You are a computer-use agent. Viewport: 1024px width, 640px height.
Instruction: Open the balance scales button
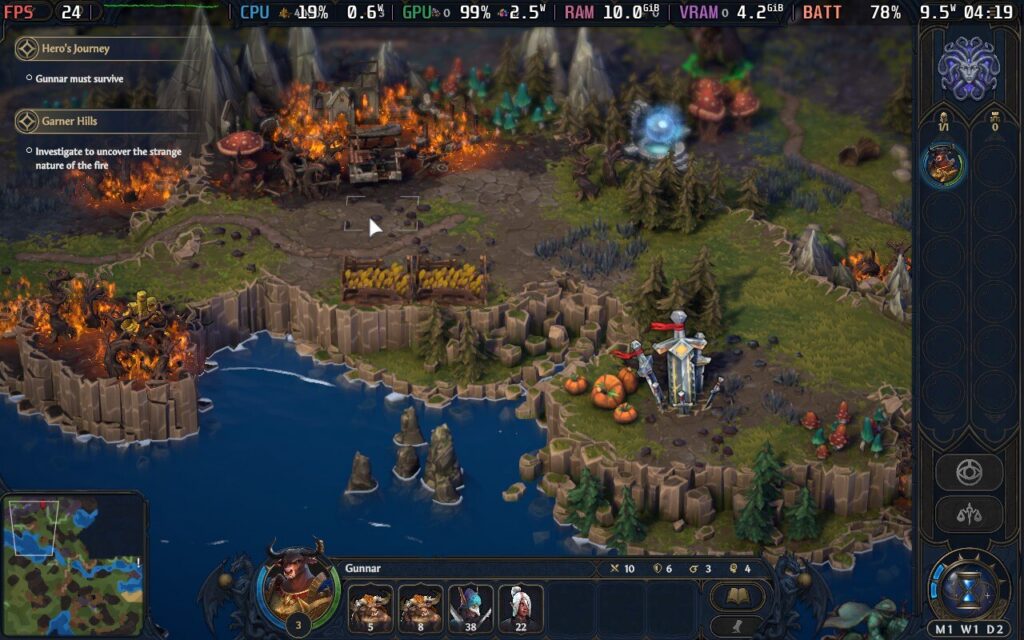(x=968, y=514)
